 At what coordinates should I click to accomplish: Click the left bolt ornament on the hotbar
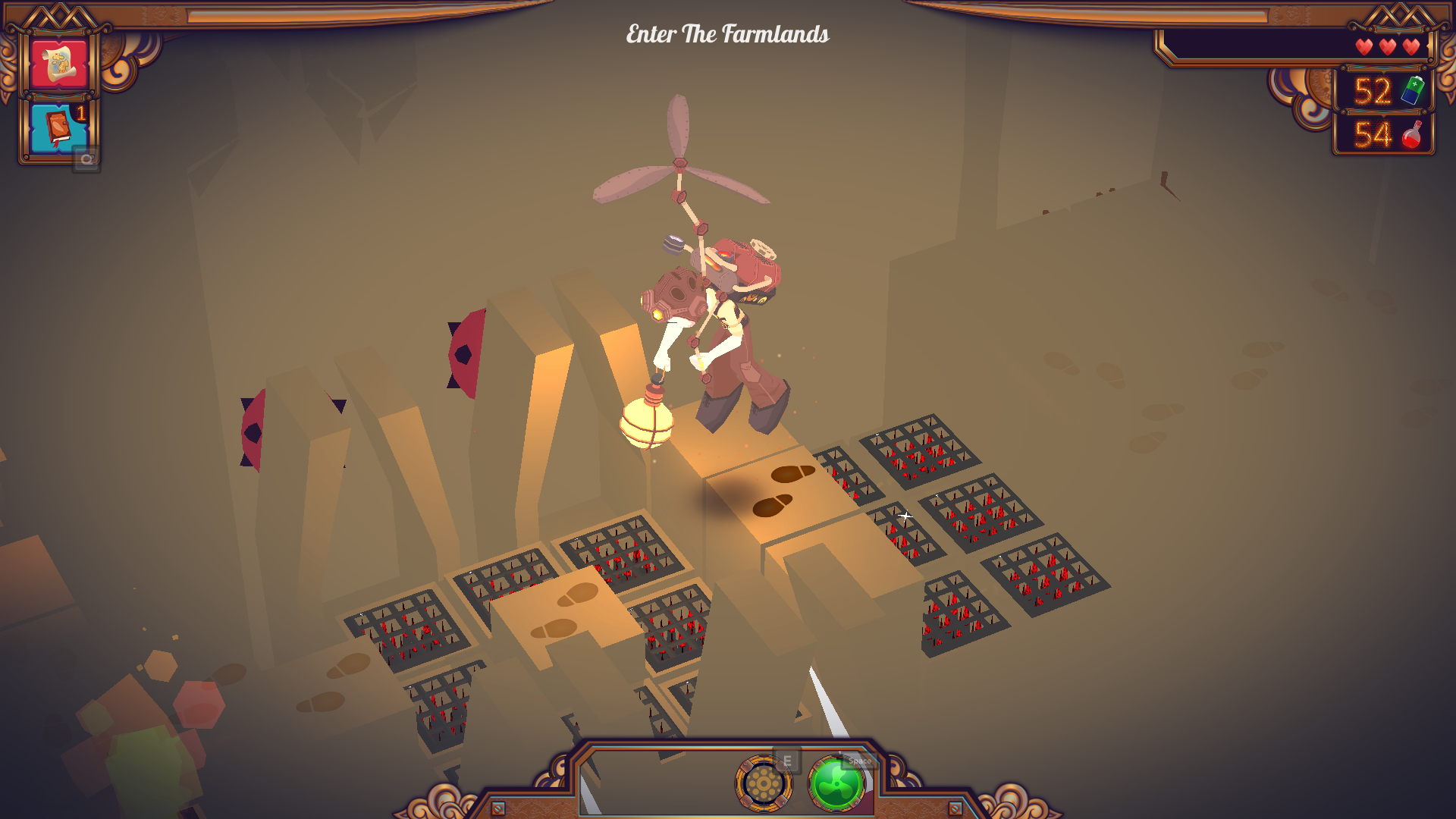point(497,808)
